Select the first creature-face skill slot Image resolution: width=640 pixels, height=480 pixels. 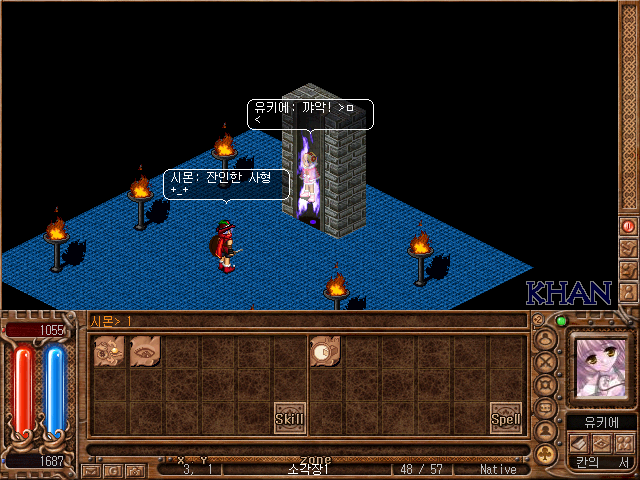click(x=109, y=350)
